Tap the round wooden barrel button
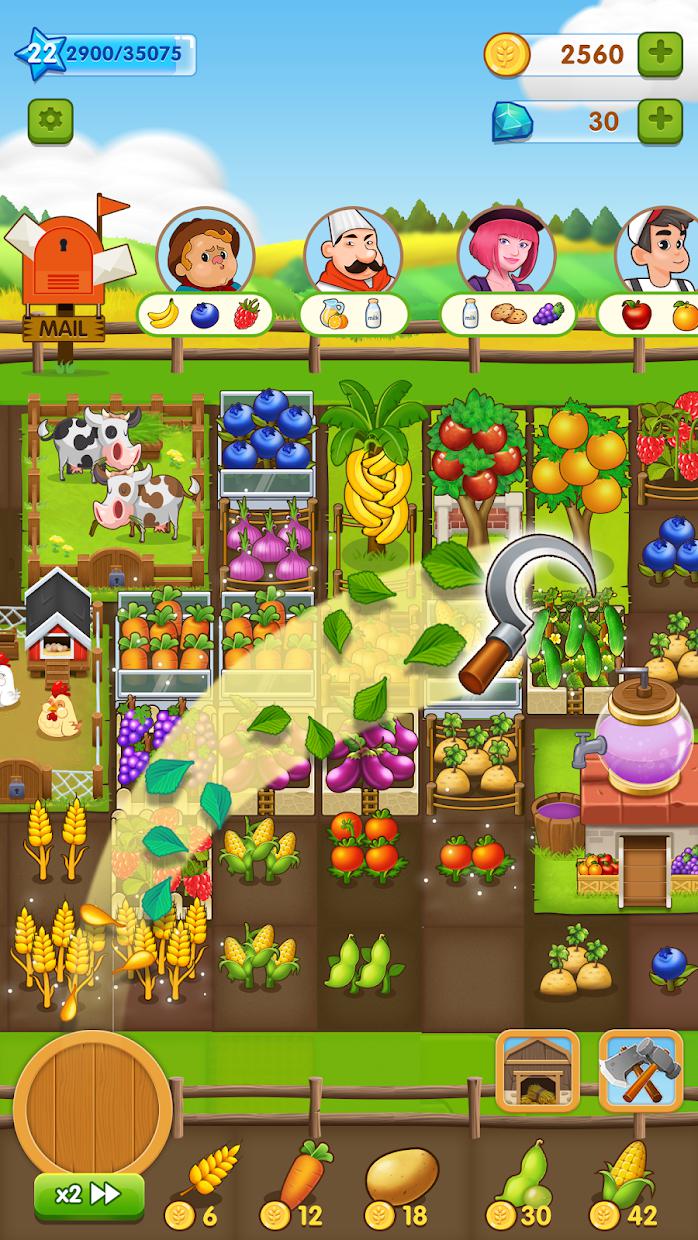Screen dimensions: 698x1240 pyautogui.click(x=78, y=1102)
